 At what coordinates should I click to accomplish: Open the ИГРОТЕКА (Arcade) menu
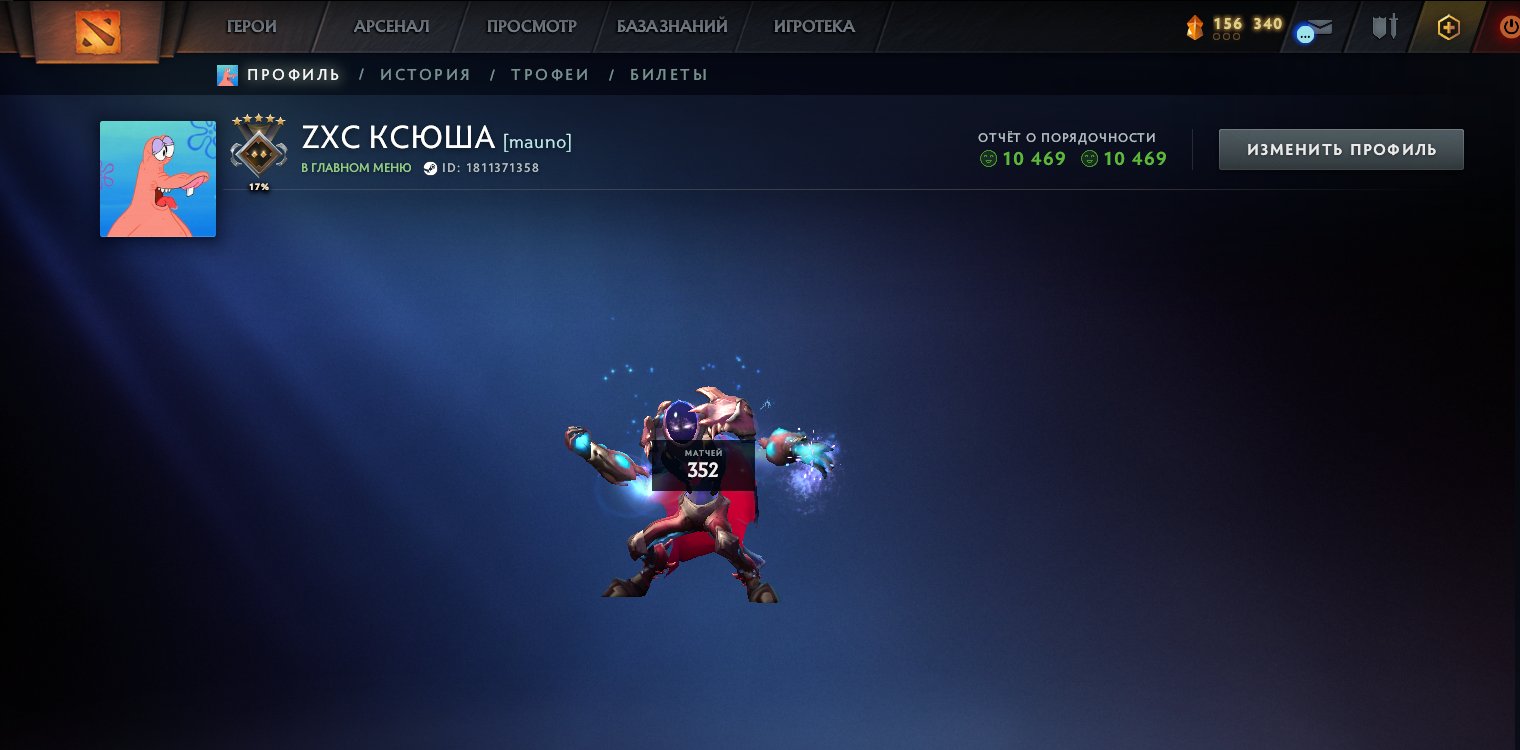point(814,27)
